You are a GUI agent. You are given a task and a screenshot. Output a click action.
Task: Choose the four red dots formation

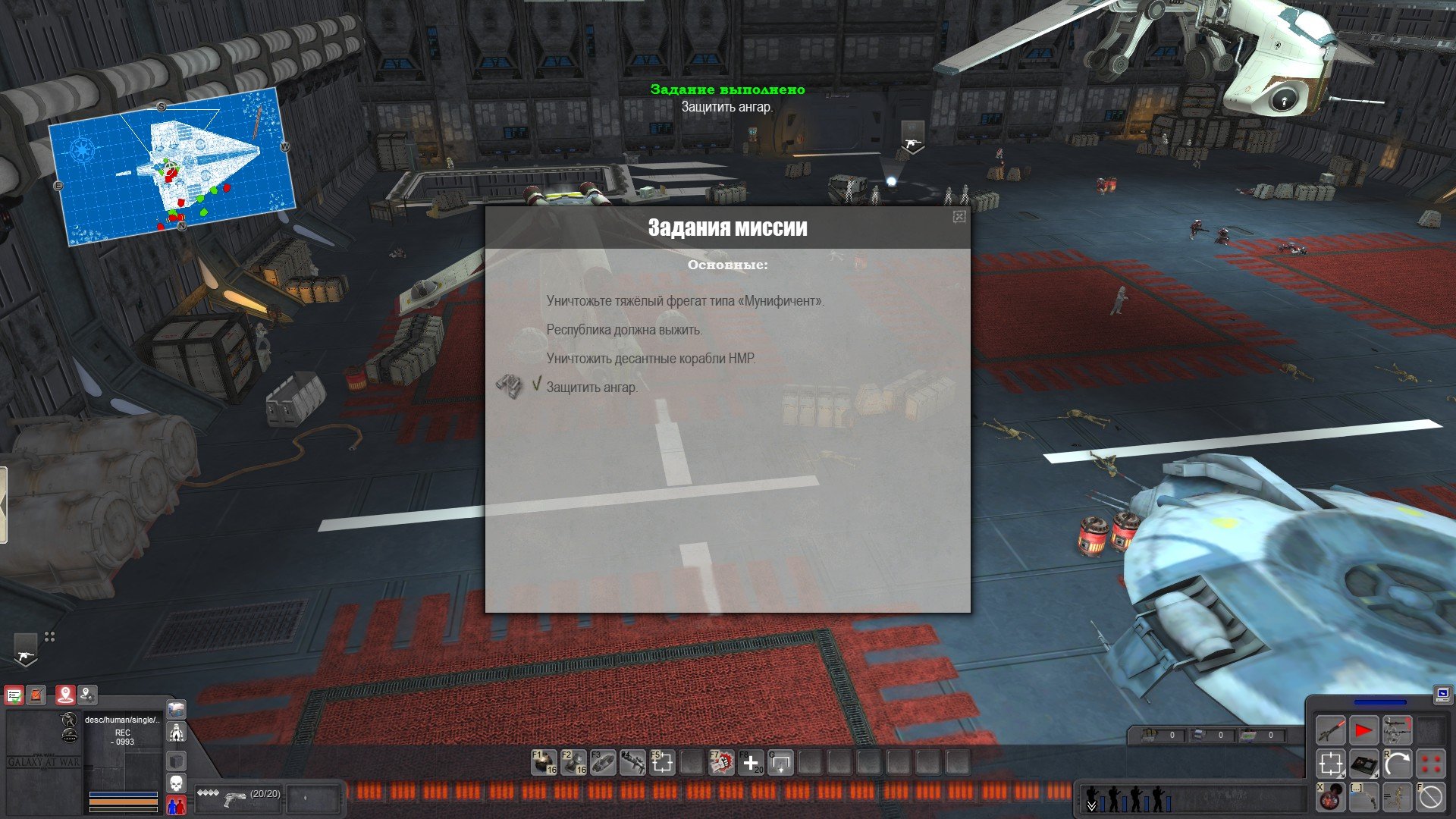point(1430,764)
